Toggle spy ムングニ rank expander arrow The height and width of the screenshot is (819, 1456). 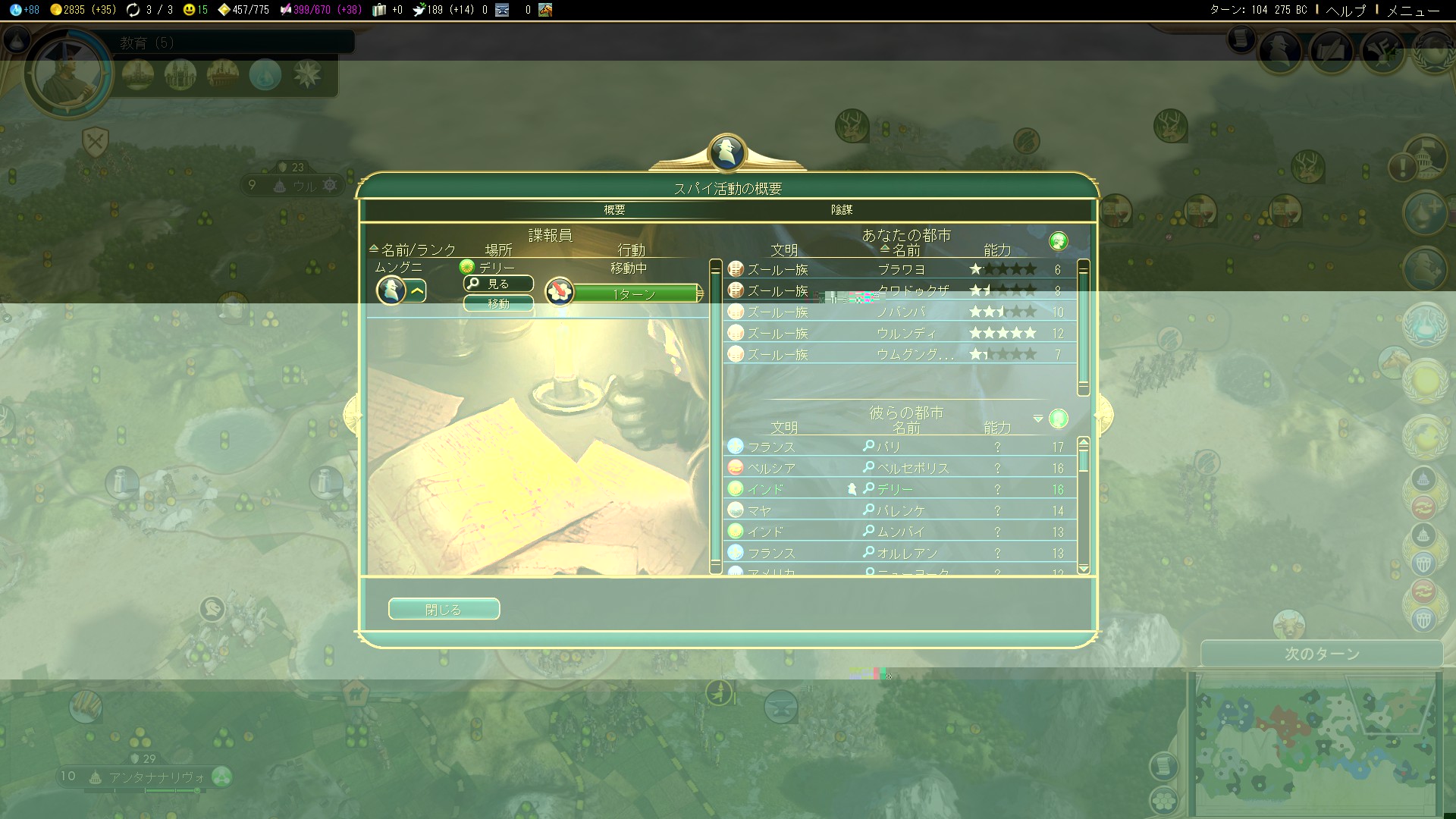tap(417, 290)
